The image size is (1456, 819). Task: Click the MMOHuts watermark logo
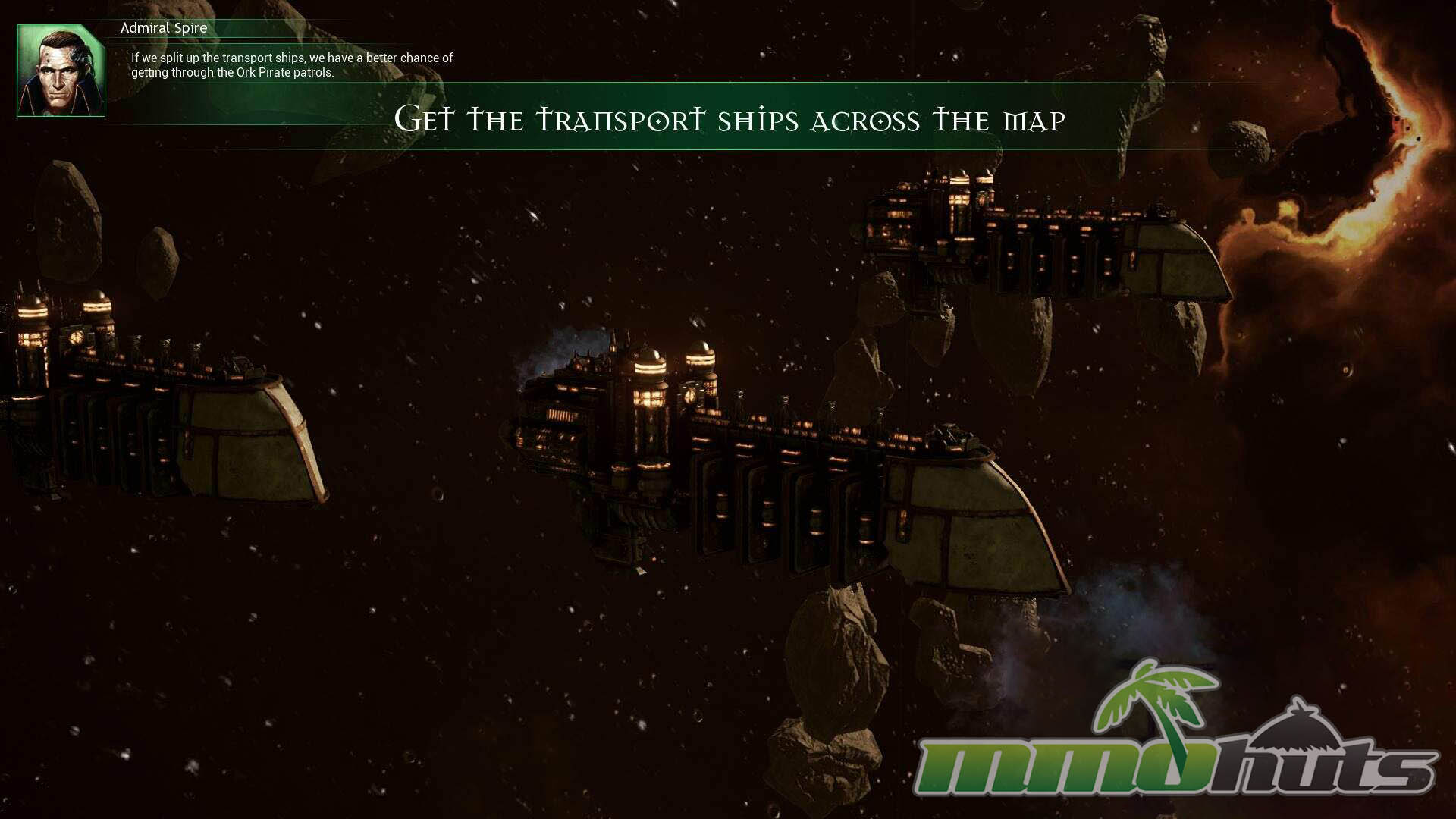(1175, 743)
